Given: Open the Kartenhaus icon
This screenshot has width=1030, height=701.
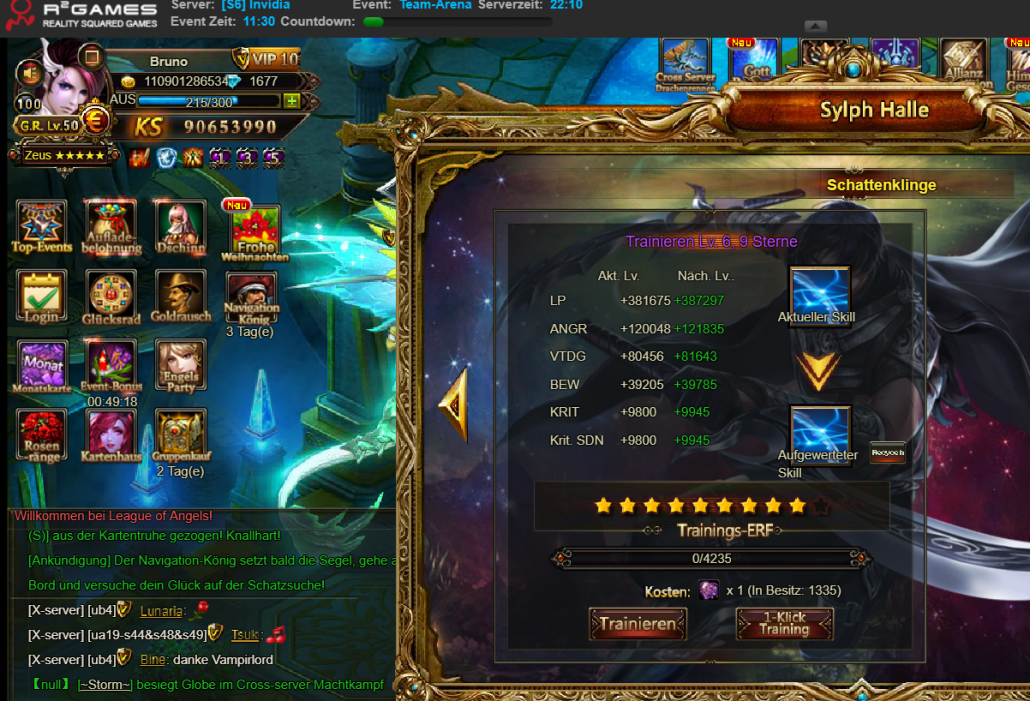Looking at the screenshot, I should (112, 435).
